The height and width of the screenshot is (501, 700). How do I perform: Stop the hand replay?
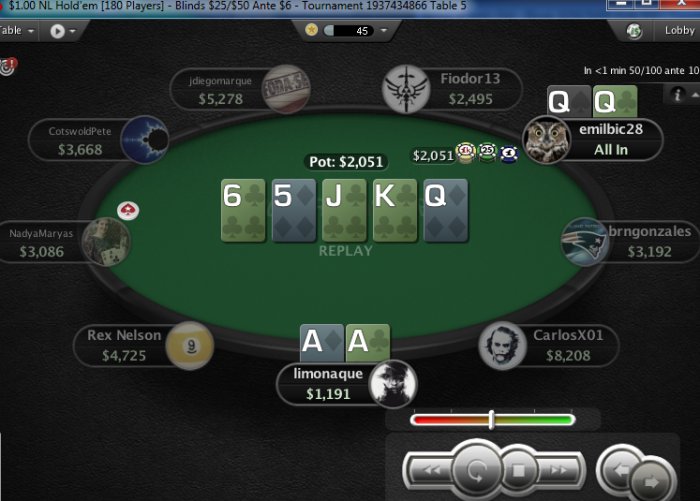point(518,469)
